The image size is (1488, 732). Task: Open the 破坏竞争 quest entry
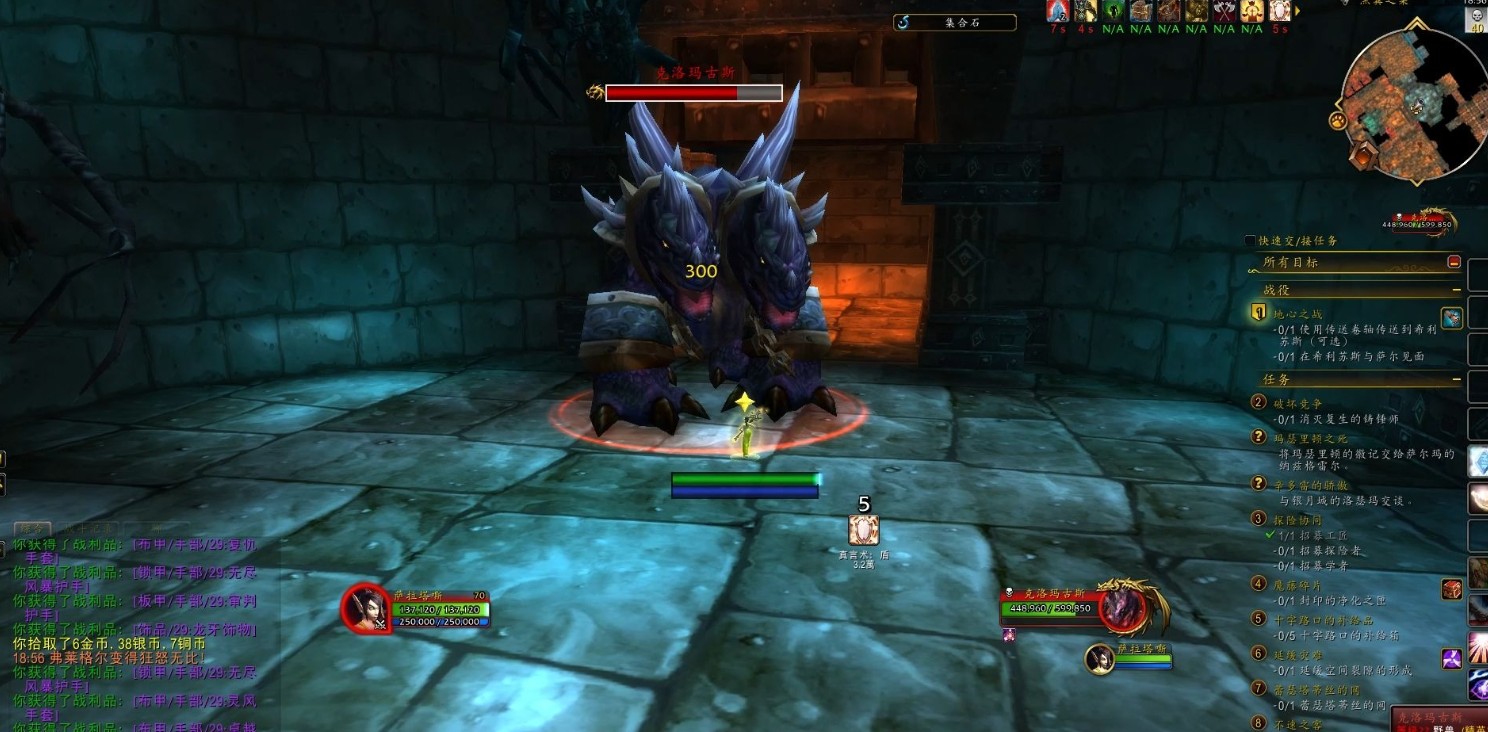point(1298,402)
